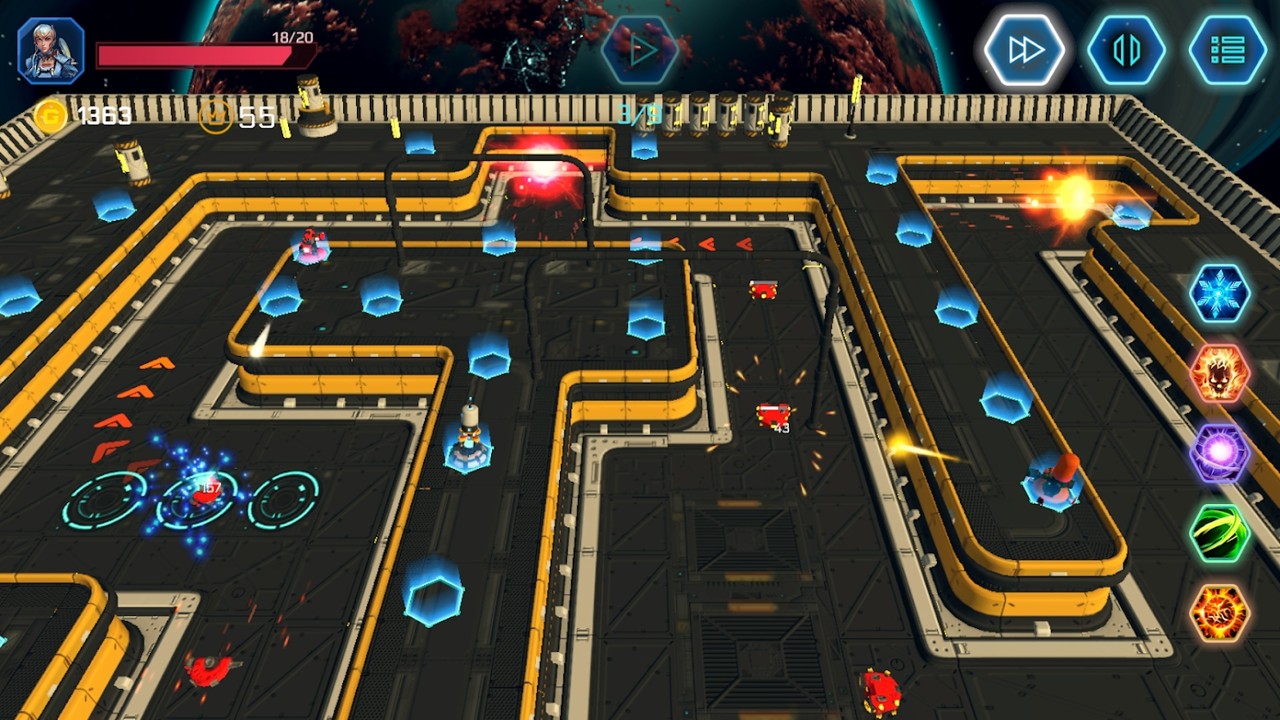1280x720 pixels.
Task: Trigger the green slash ability
Action: 1220,533
